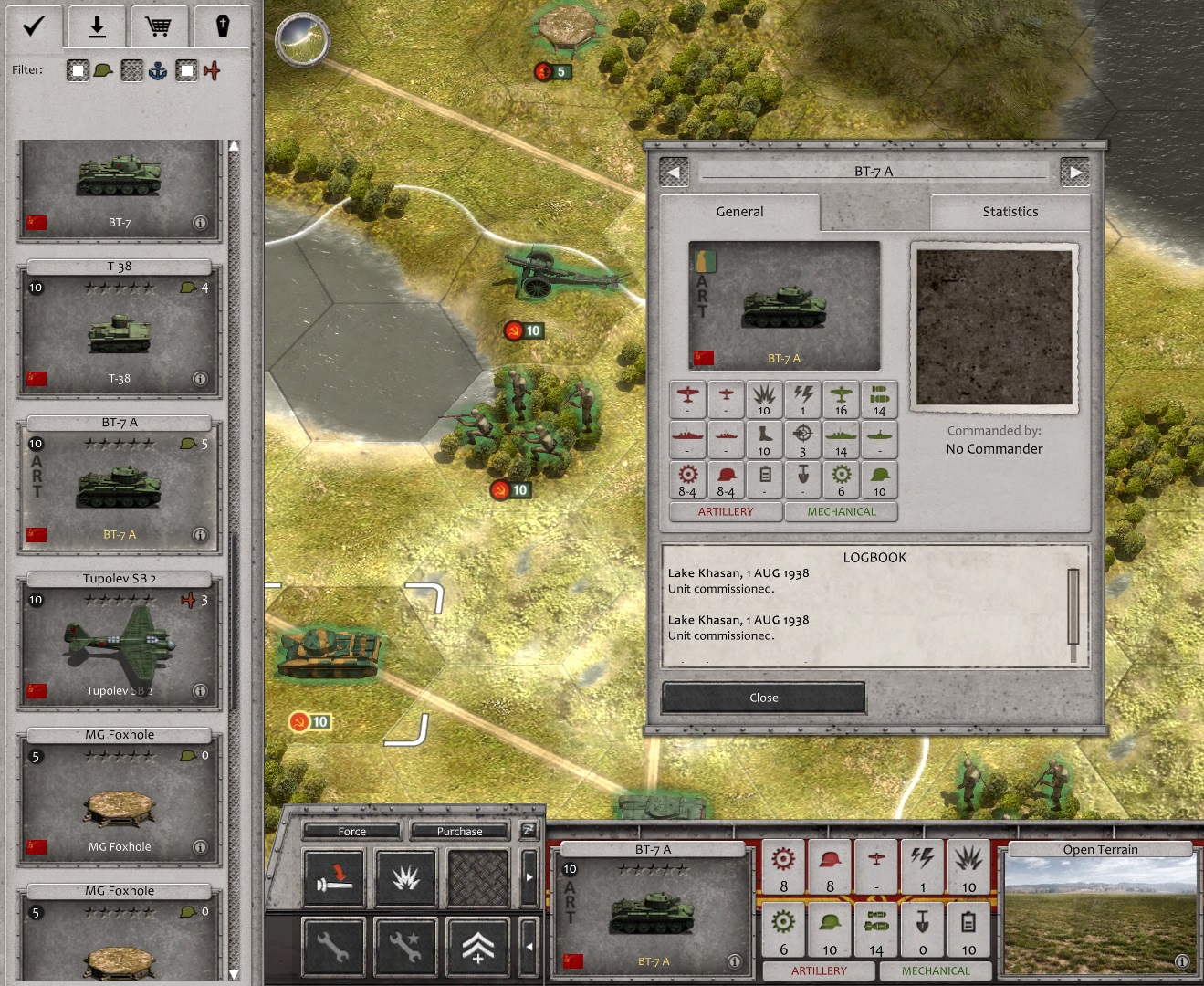The image size is (1204, 986).
Task: Toggle the ground units filter checkbox
Action: pos(78,70)
